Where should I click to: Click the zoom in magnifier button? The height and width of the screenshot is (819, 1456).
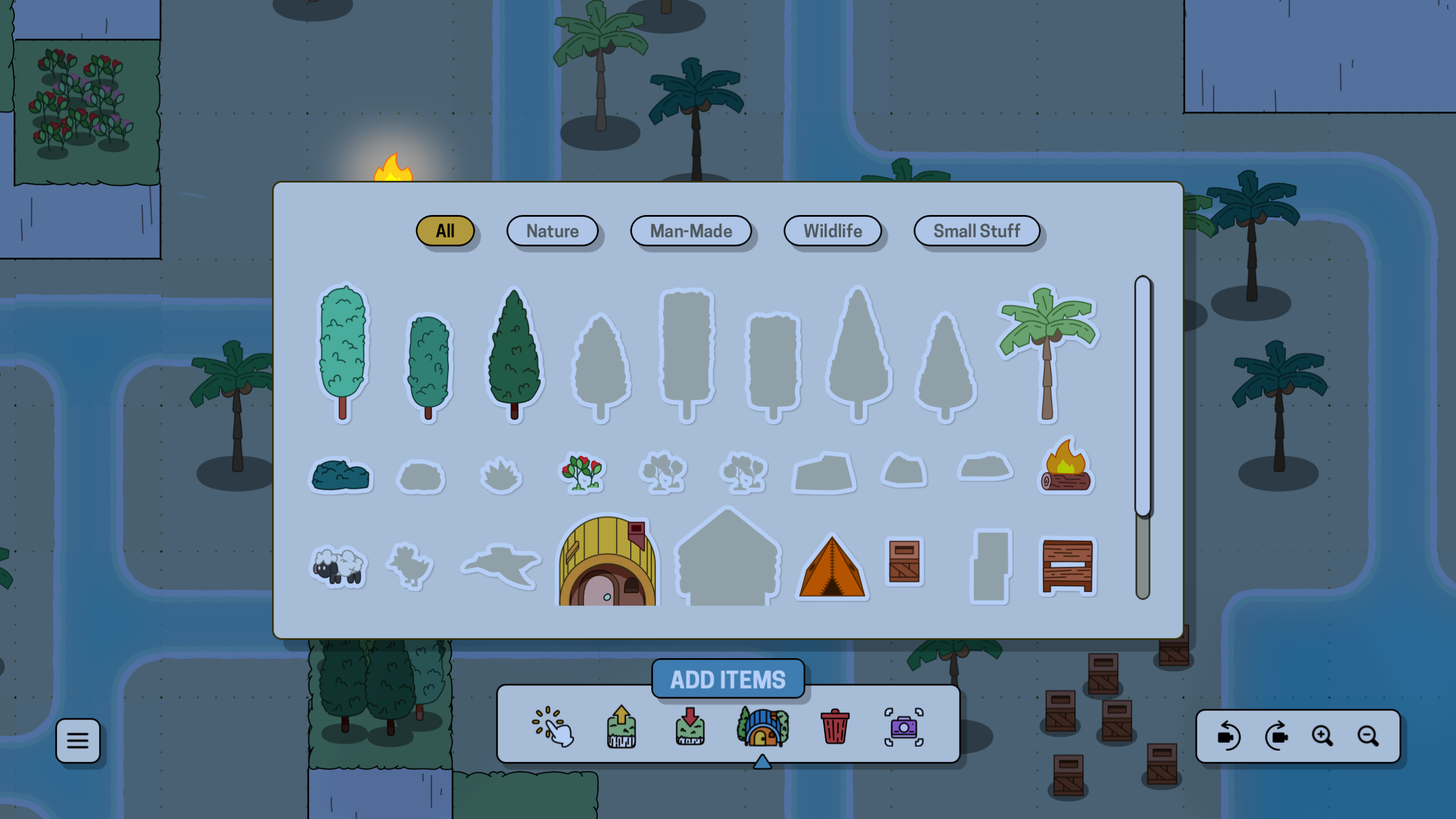click(1322, 736)
